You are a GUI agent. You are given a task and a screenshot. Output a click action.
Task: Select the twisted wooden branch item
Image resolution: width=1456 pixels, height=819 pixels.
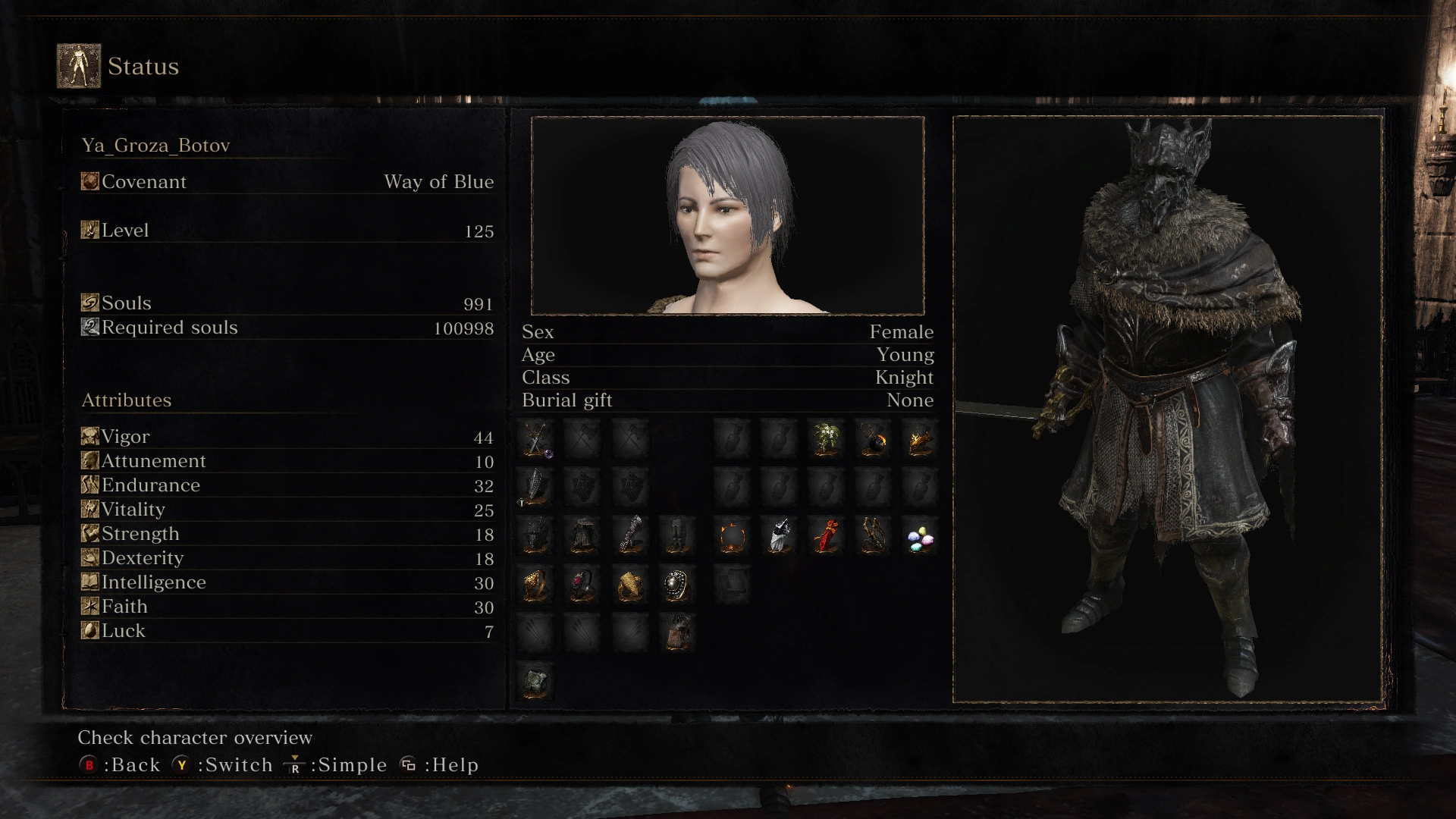click(874, 535)
